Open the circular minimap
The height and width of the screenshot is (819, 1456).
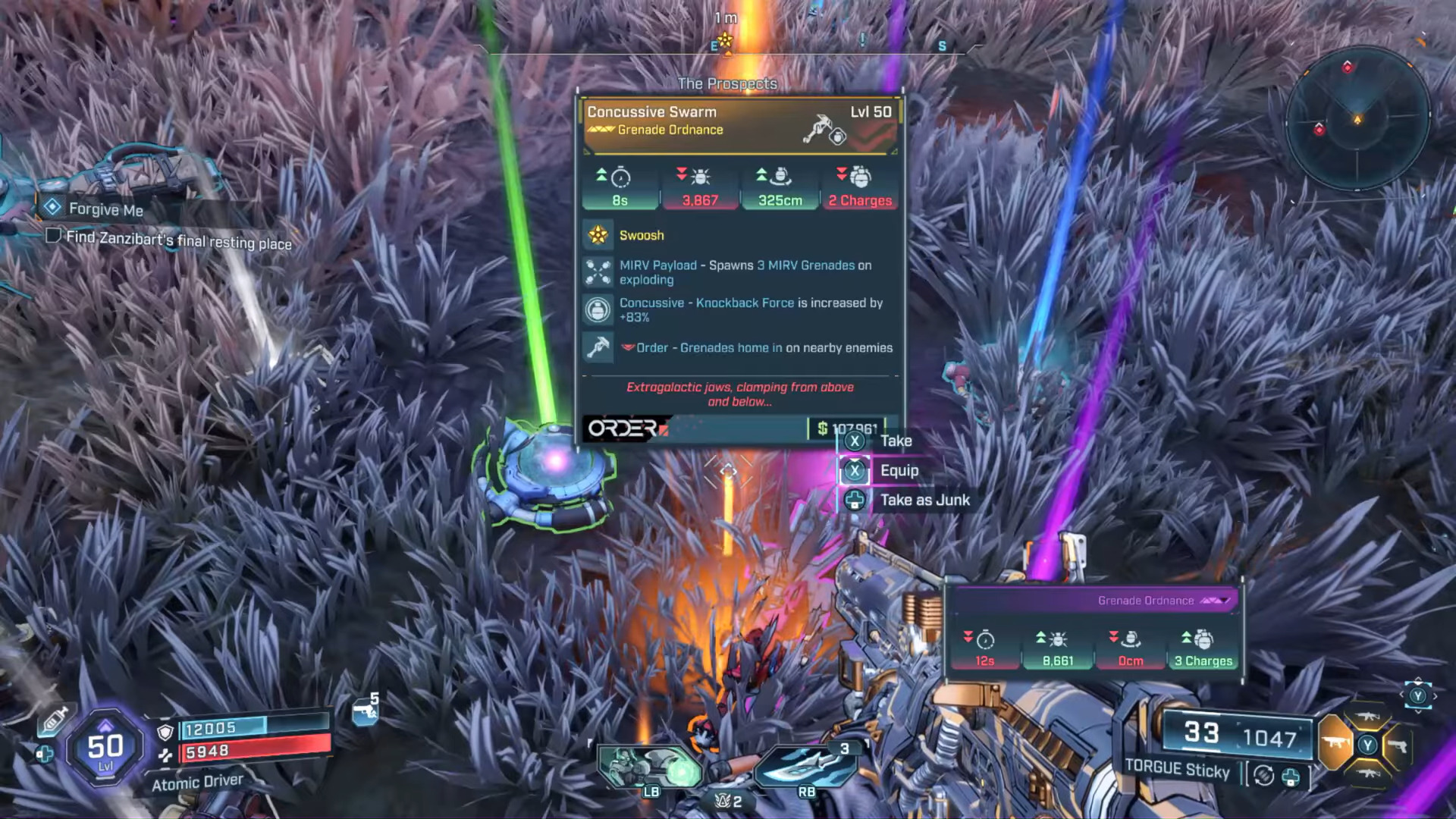(x=1357, y=119)
